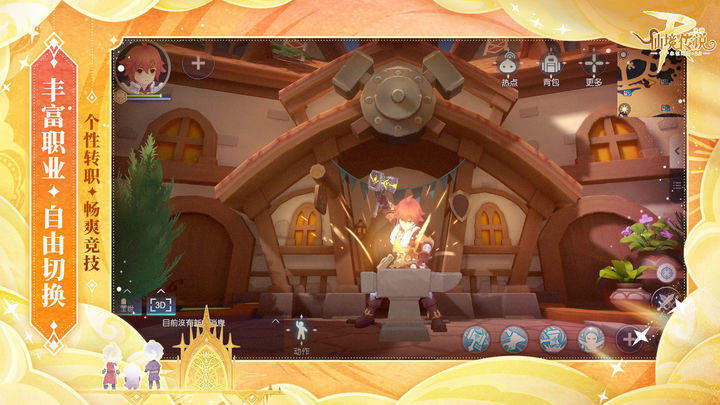Viewport: 720px width, 405px height.
Task: Tap the red-haired character portrait
Action: tap(143, 65)
